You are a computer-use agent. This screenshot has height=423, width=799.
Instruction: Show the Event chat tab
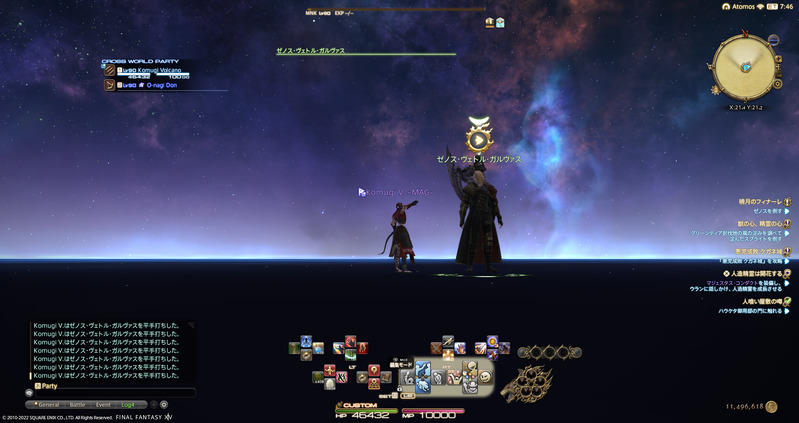pos(103,404)
